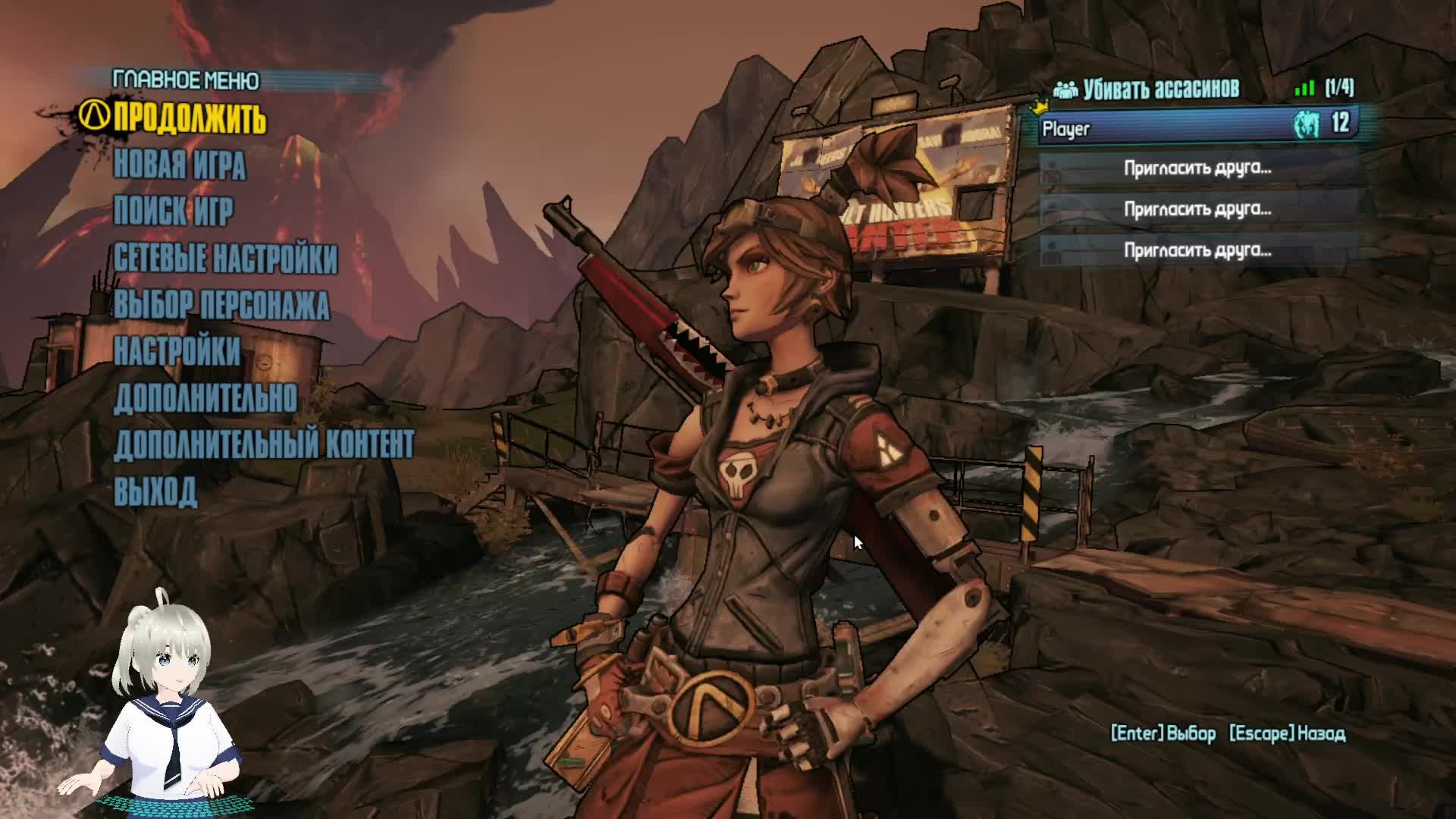
Task: Open ПОИСК ИГР game search
Action: point(174,212)
